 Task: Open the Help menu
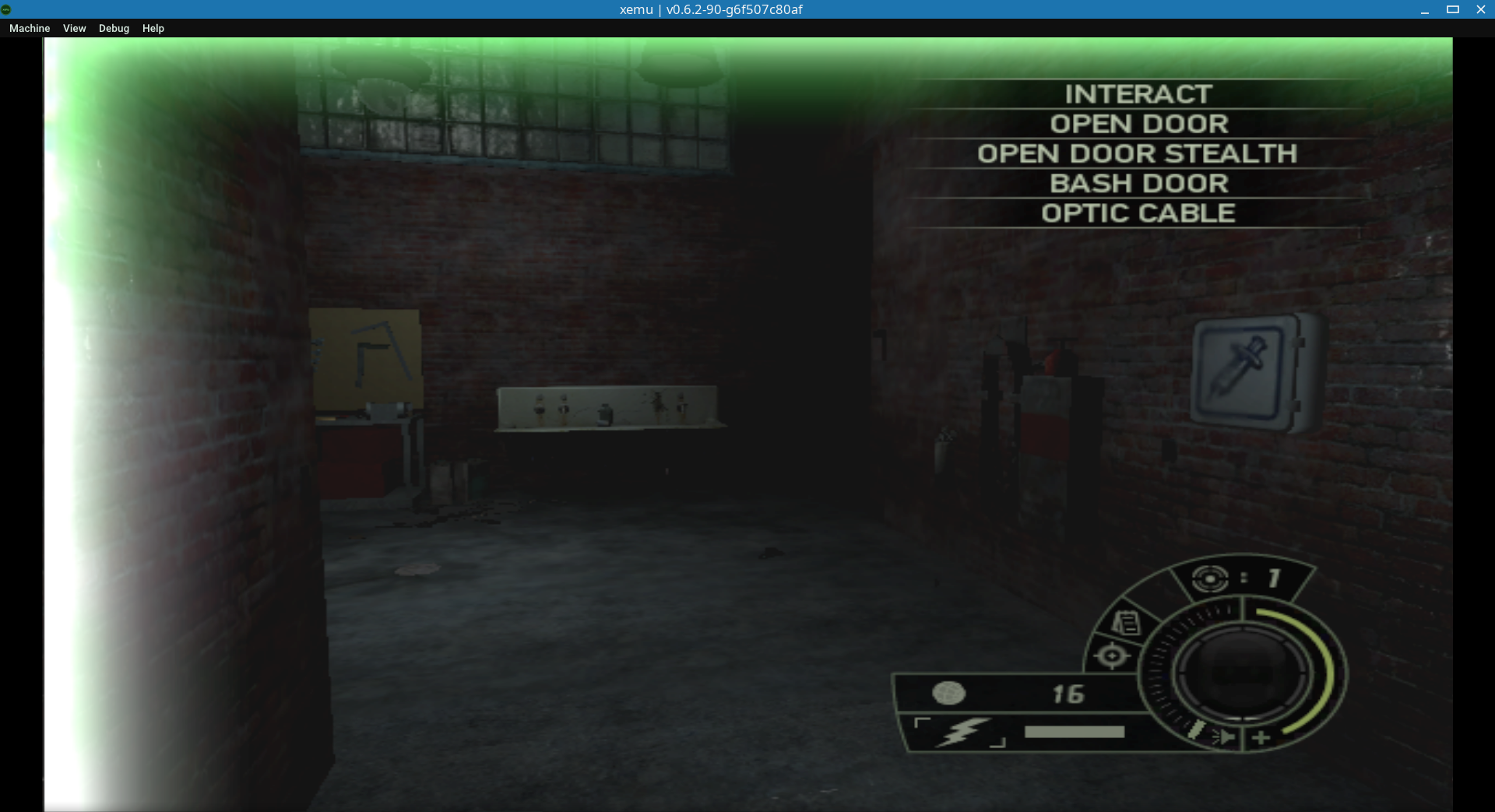(x=153, y=28)
